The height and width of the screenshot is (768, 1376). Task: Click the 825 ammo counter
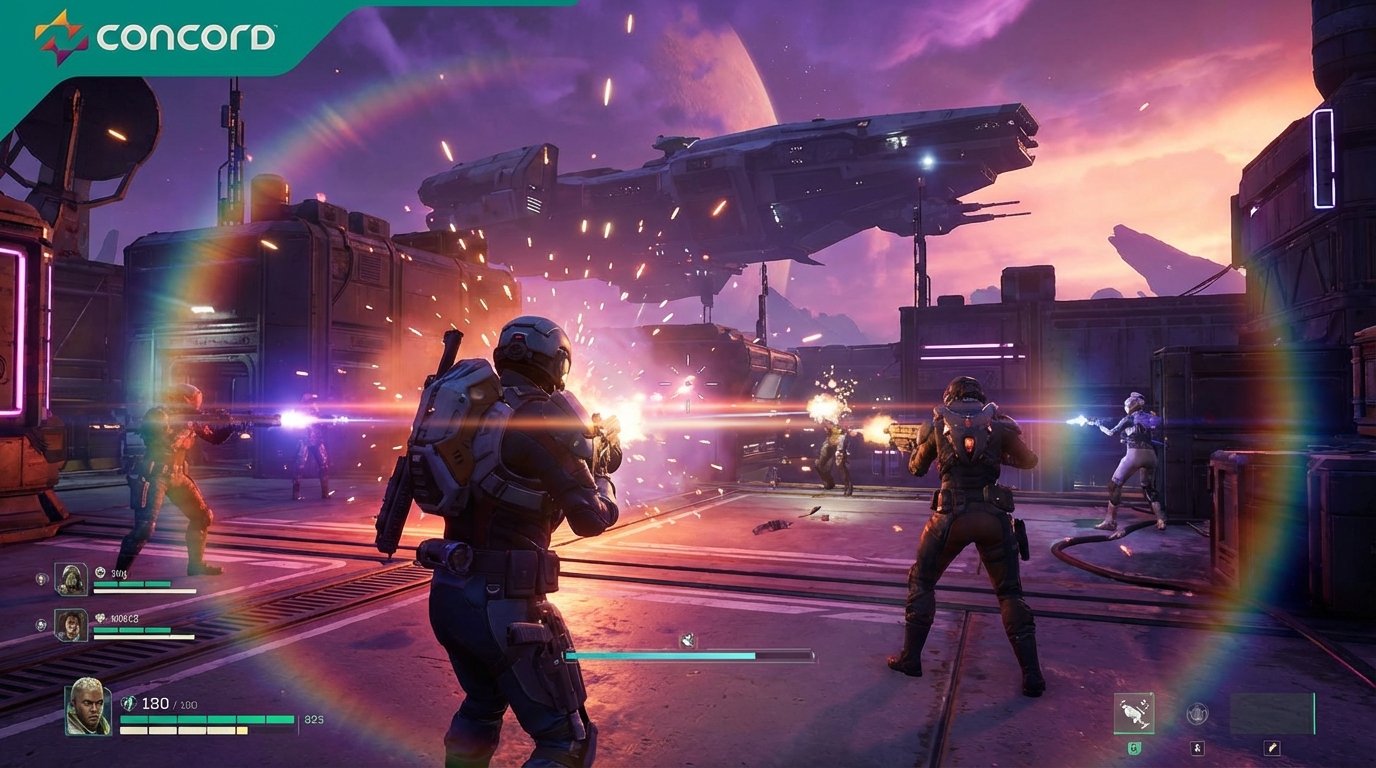[x=312, y=719]
